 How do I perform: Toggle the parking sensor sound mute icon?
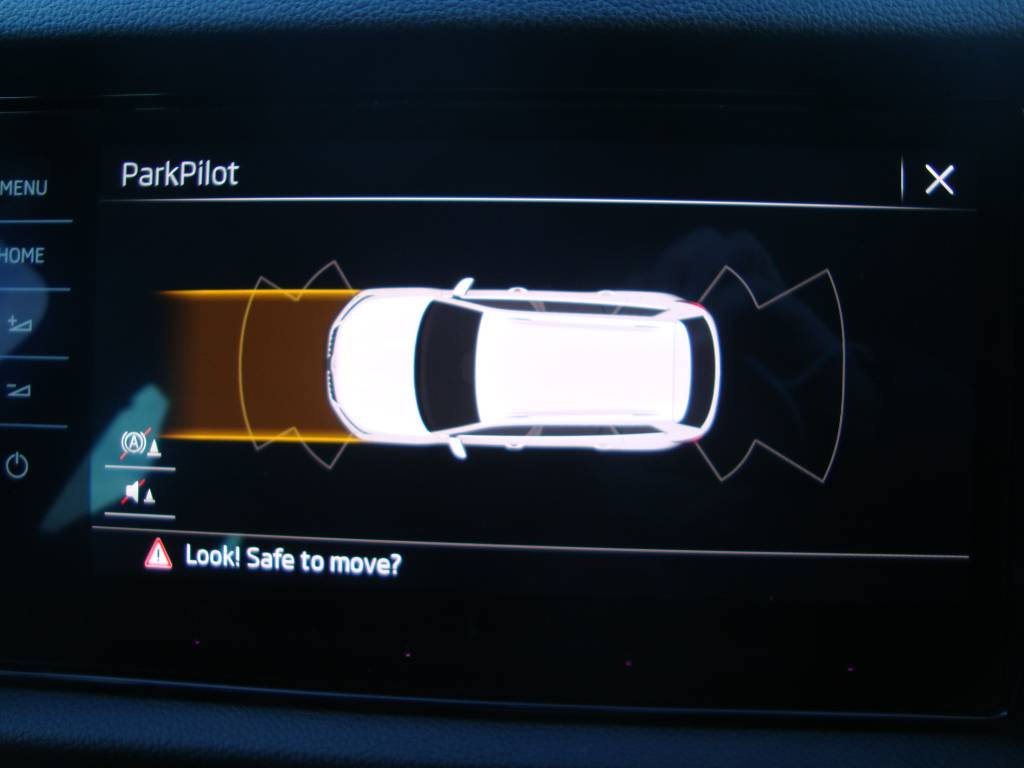pos(139,493)
